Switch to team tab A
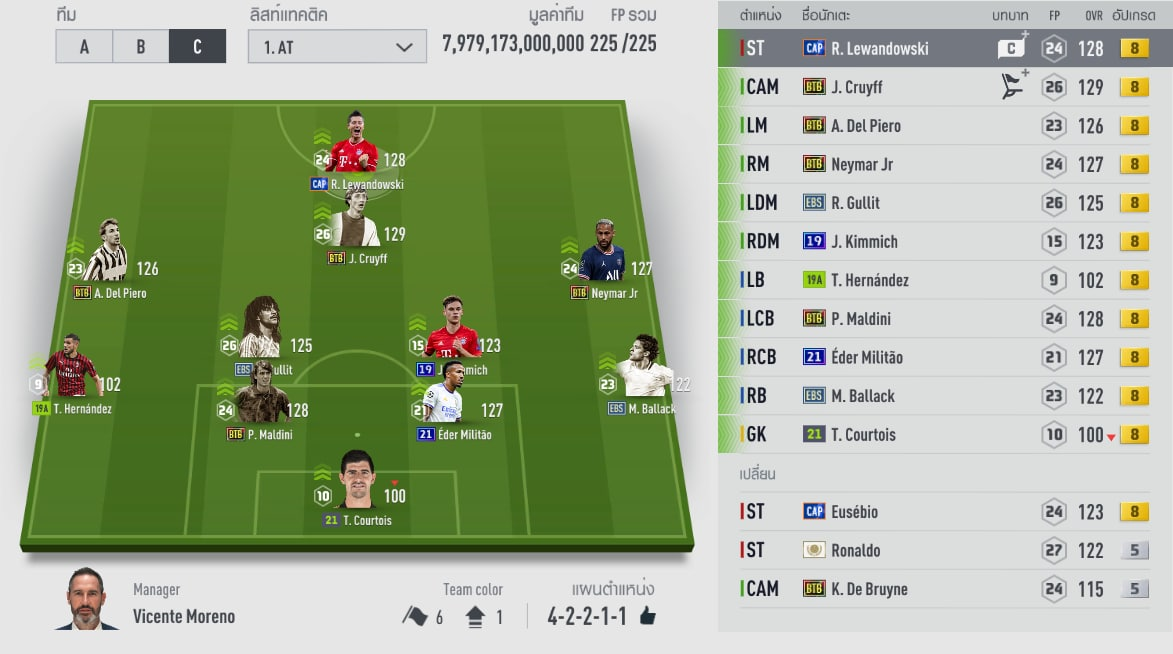 click(84, 47)
